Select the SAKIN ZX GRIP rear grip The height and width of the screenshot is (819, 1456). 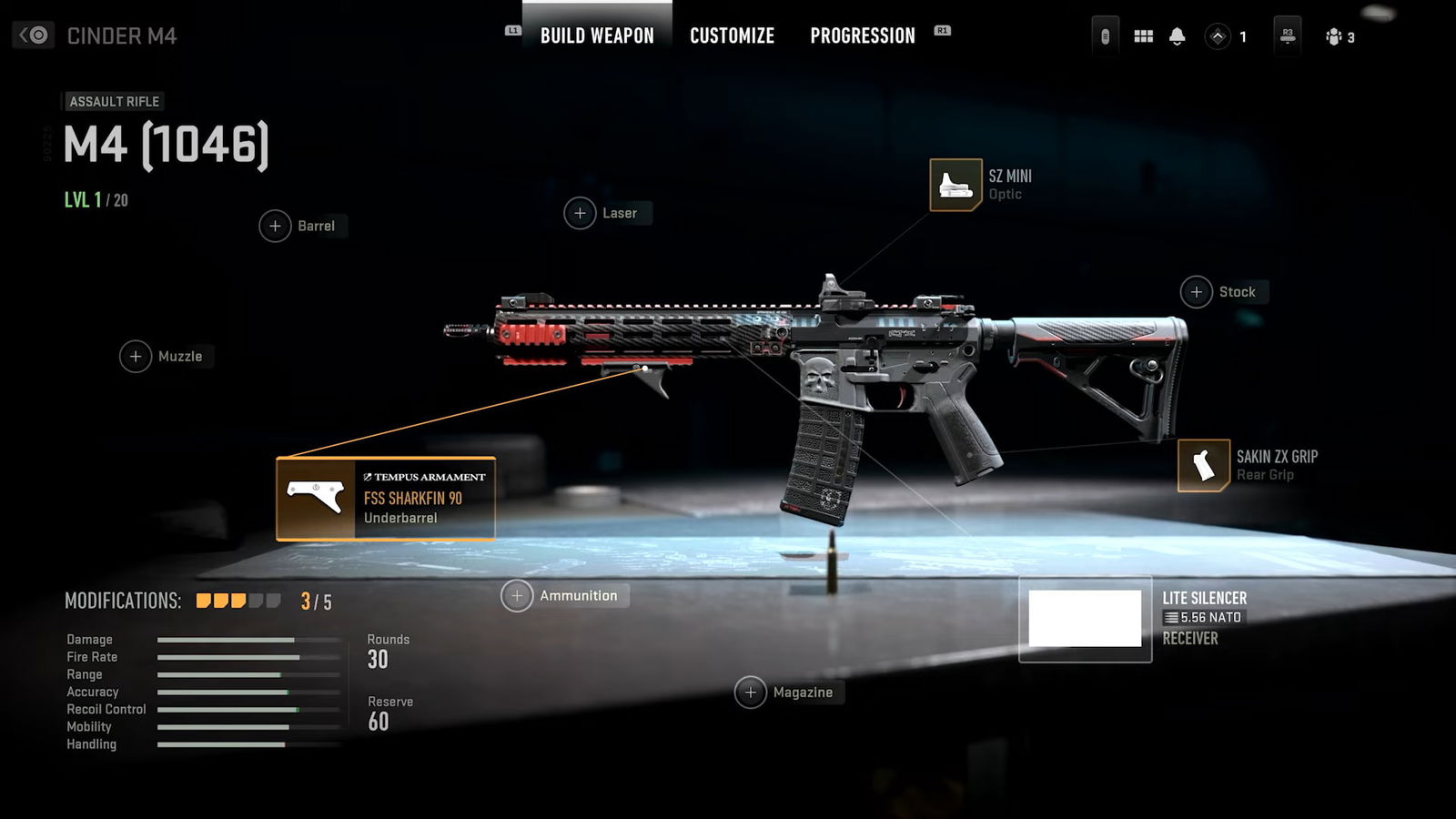[x=1203, y=465]
